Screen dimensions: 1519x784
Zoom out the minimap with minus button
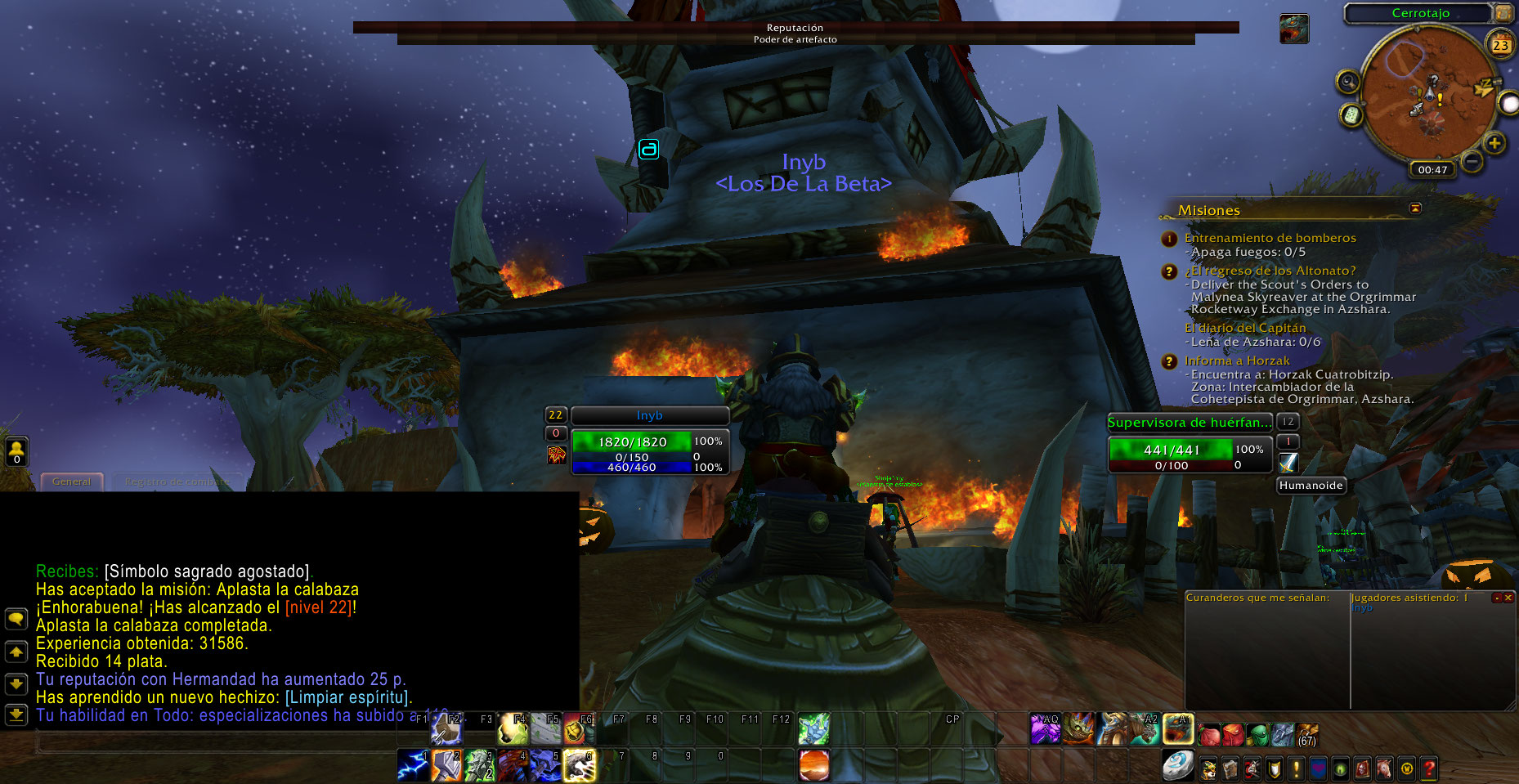[1472, 161]
